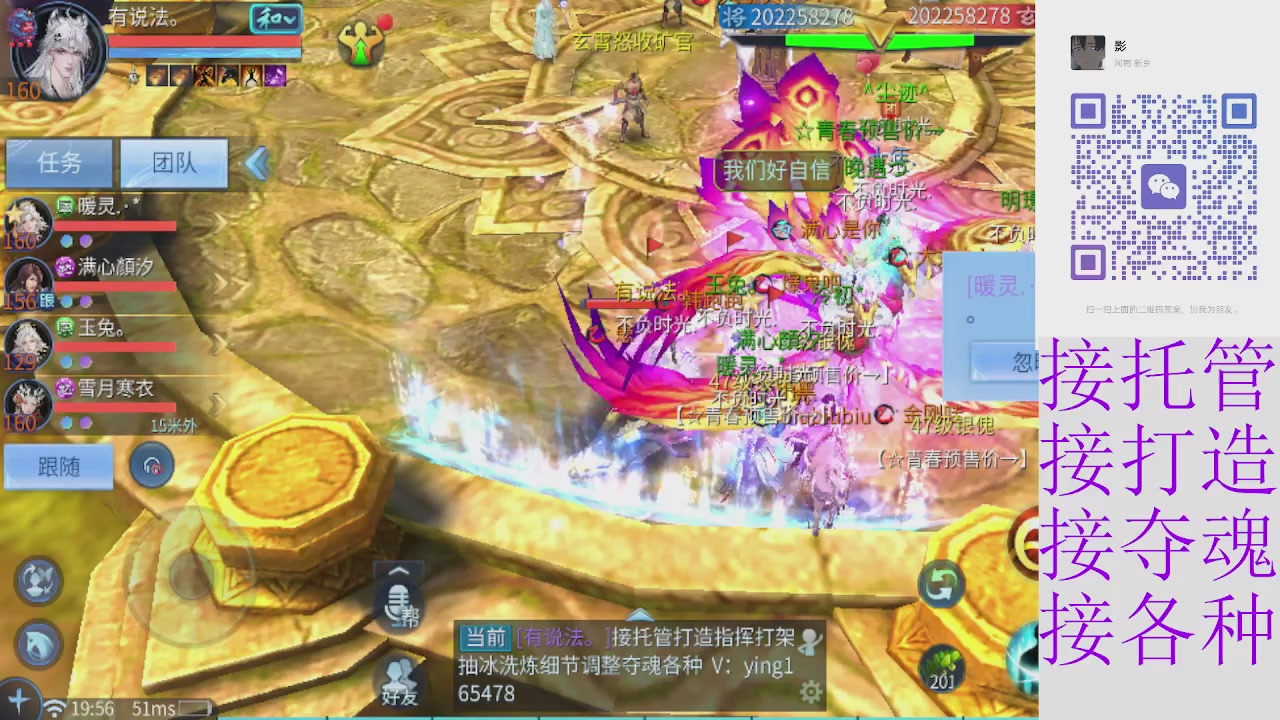The height and width of the screenshot is (720, 1280).
Task: Collapse the task panel with the left arrow
Action: 257,164
